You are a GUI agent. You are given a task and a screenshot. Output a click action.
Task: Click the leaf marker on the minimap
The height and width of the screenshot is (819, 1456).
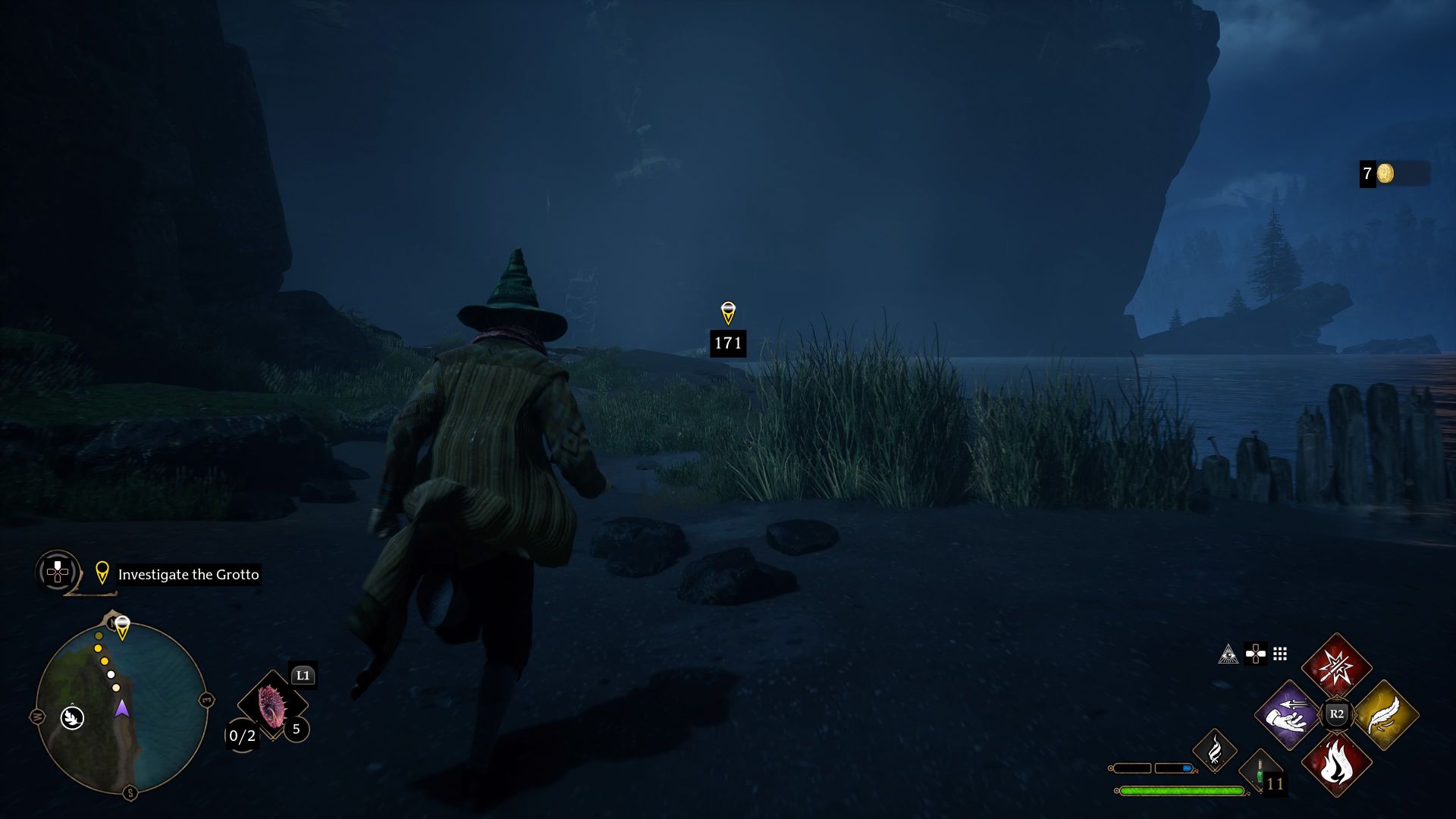pyautogui.click(x=72, y=718)
